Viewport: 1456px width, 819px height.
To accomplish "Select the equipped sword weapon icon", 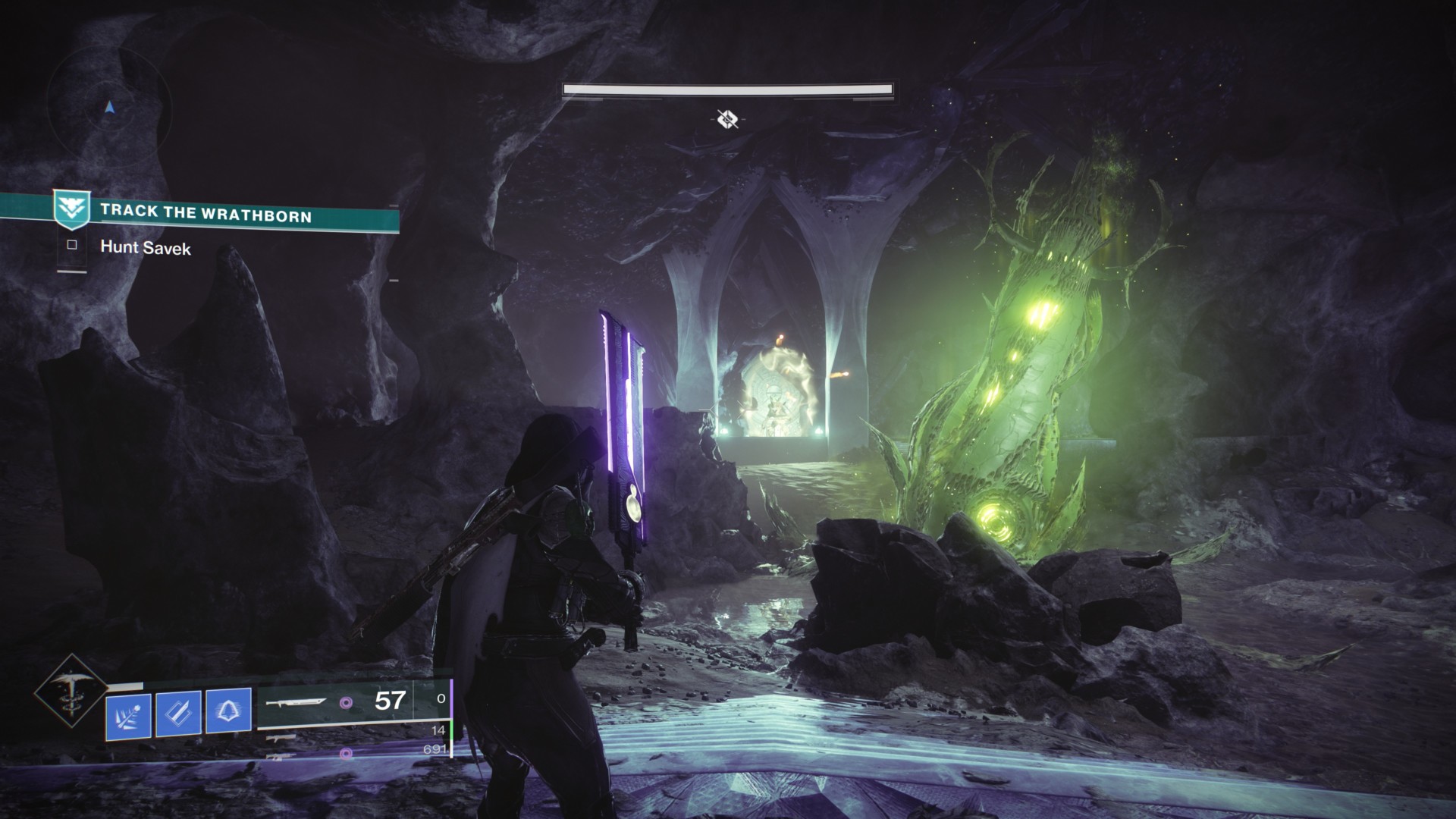I will tap(297, 702).
